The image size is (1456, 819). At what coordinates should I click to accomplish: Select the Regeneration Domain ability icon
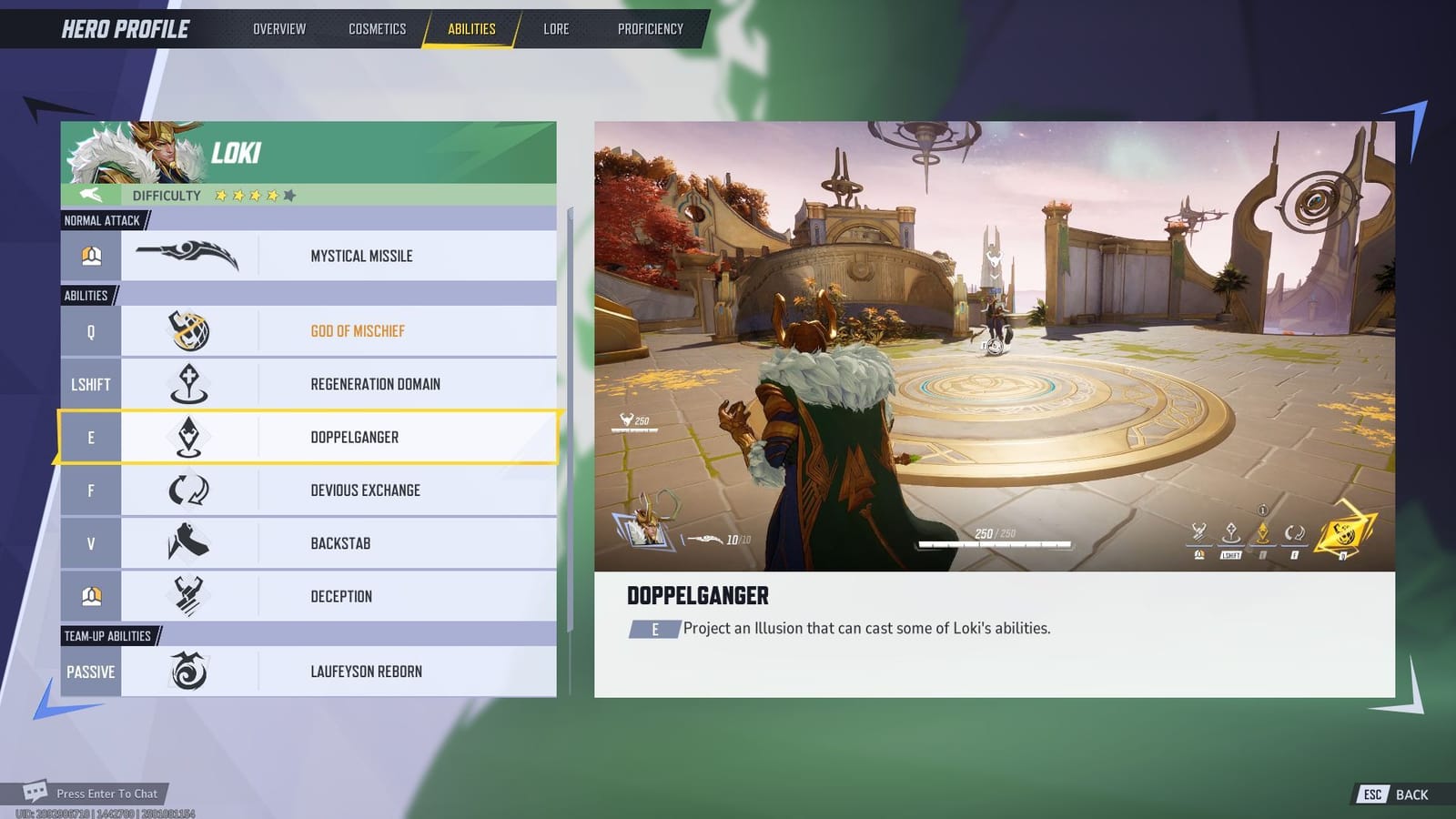188,383
